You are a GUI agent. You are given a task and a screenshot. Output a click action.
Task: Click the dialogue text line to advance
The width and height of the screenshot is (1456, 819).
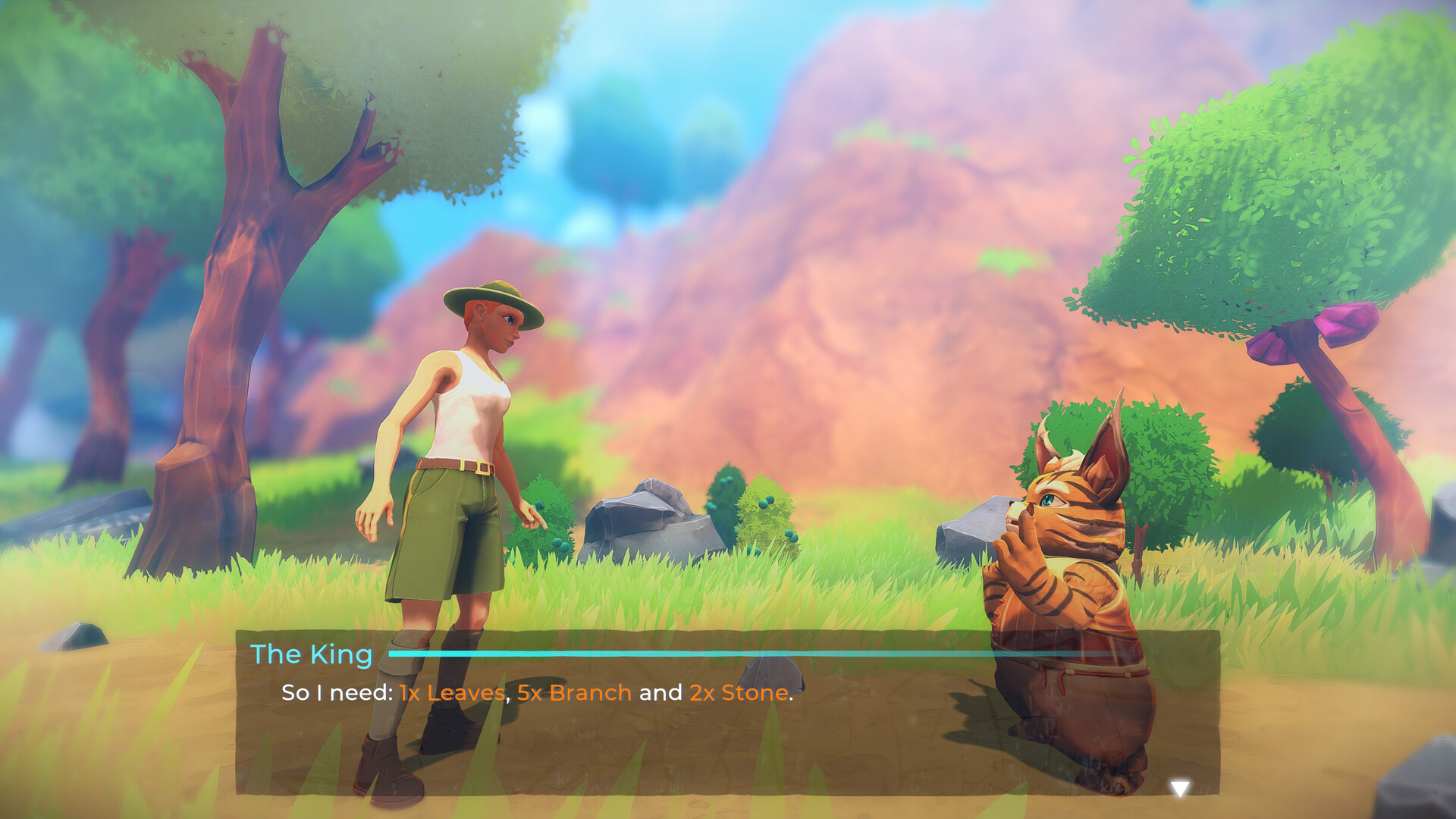tap(531, 692)
